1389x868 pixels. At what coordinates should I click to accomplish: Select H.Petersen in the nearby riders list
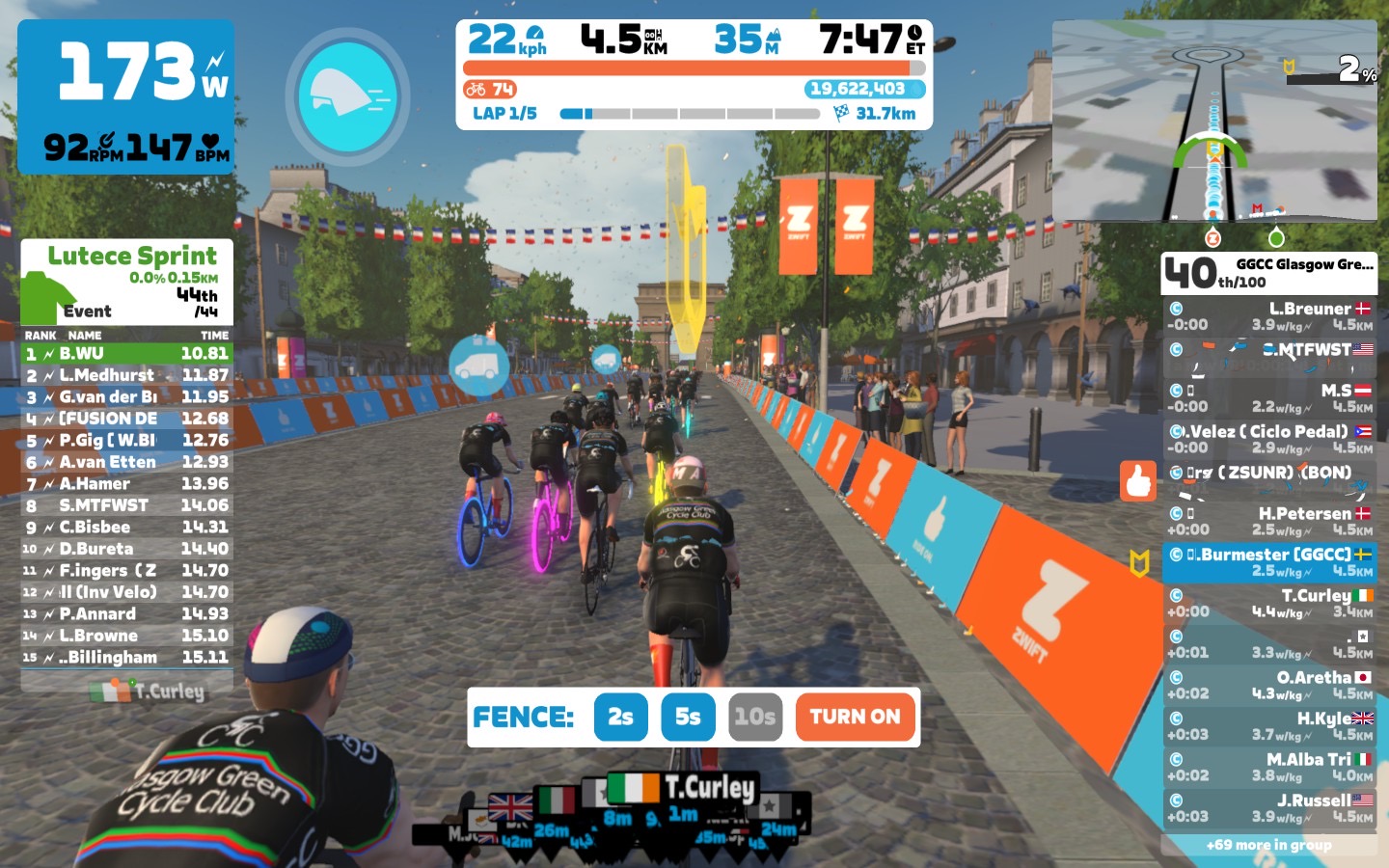[x=1269, y=521]
